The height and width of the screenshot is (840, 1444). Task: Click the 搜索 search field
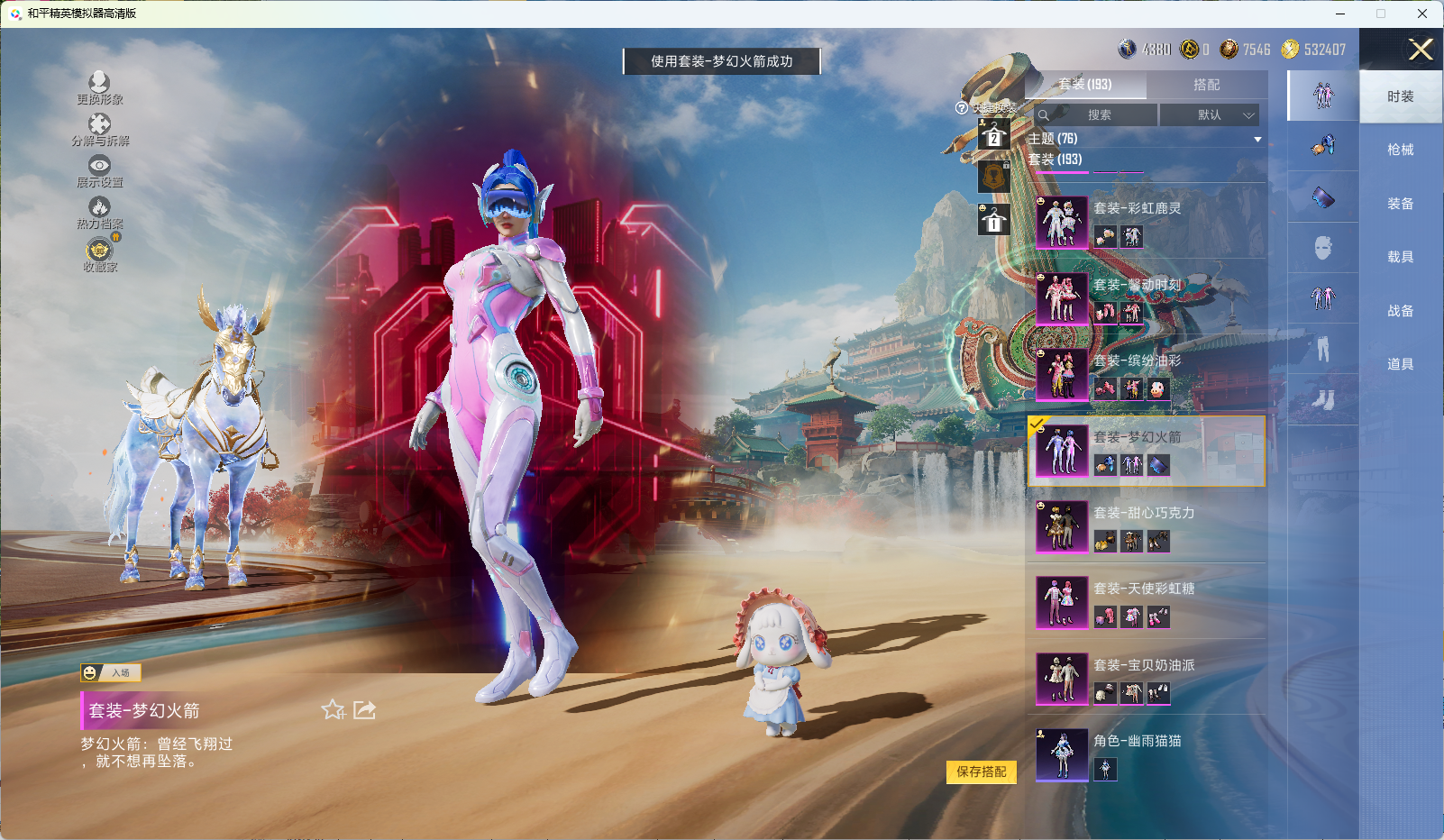point(1098,115)
